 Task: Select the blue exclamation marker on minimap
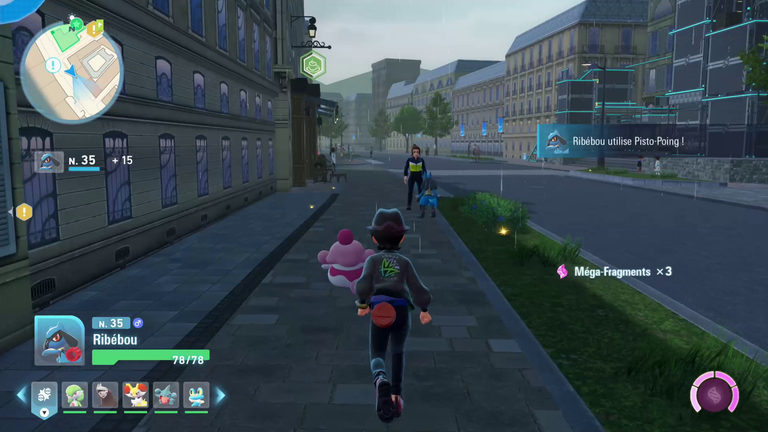(x=52, y=66)
